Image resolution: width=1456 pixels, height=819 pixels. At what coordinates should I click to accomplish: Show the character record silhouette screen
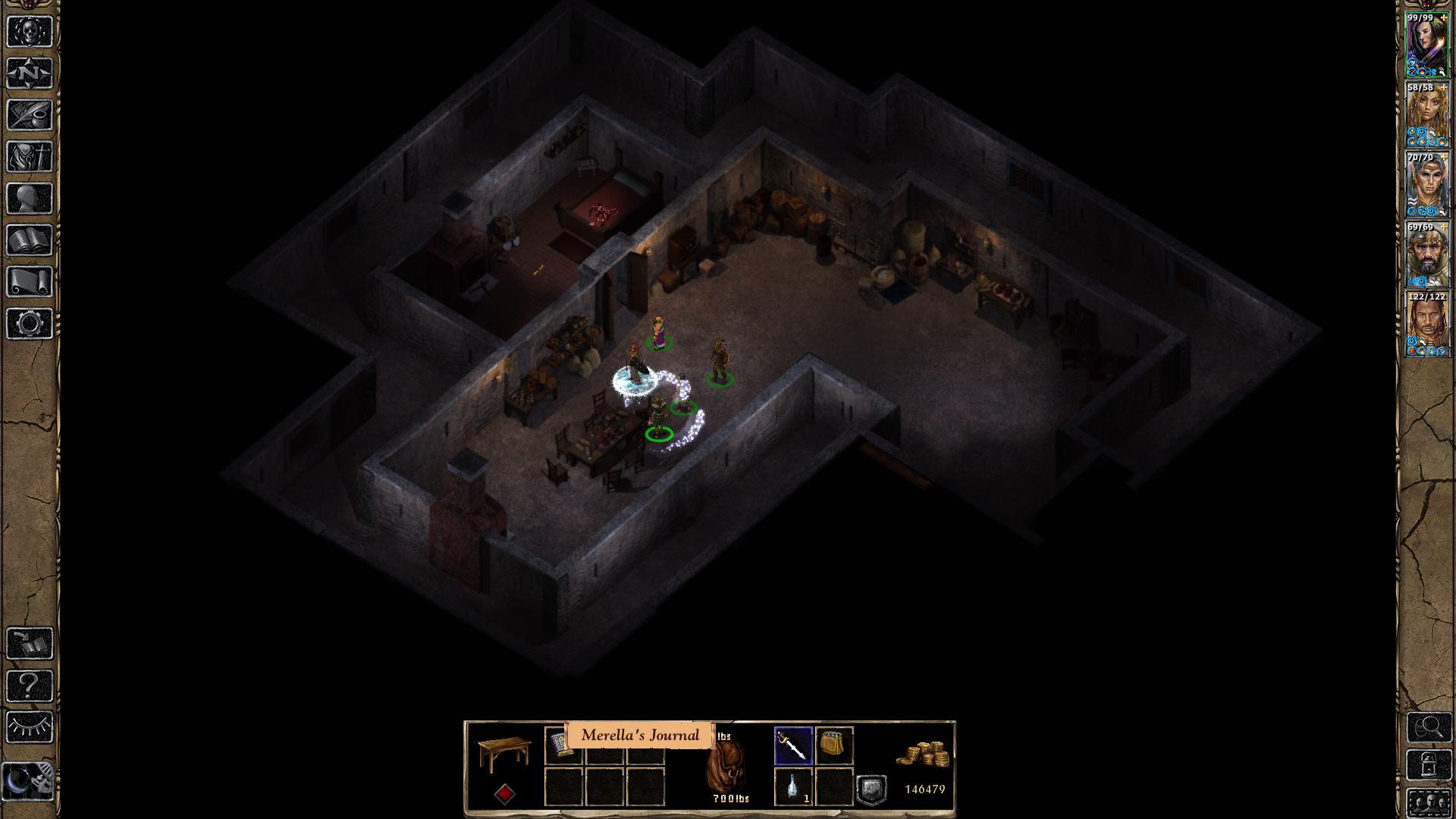pyautogui.click(x=30, y=199)
